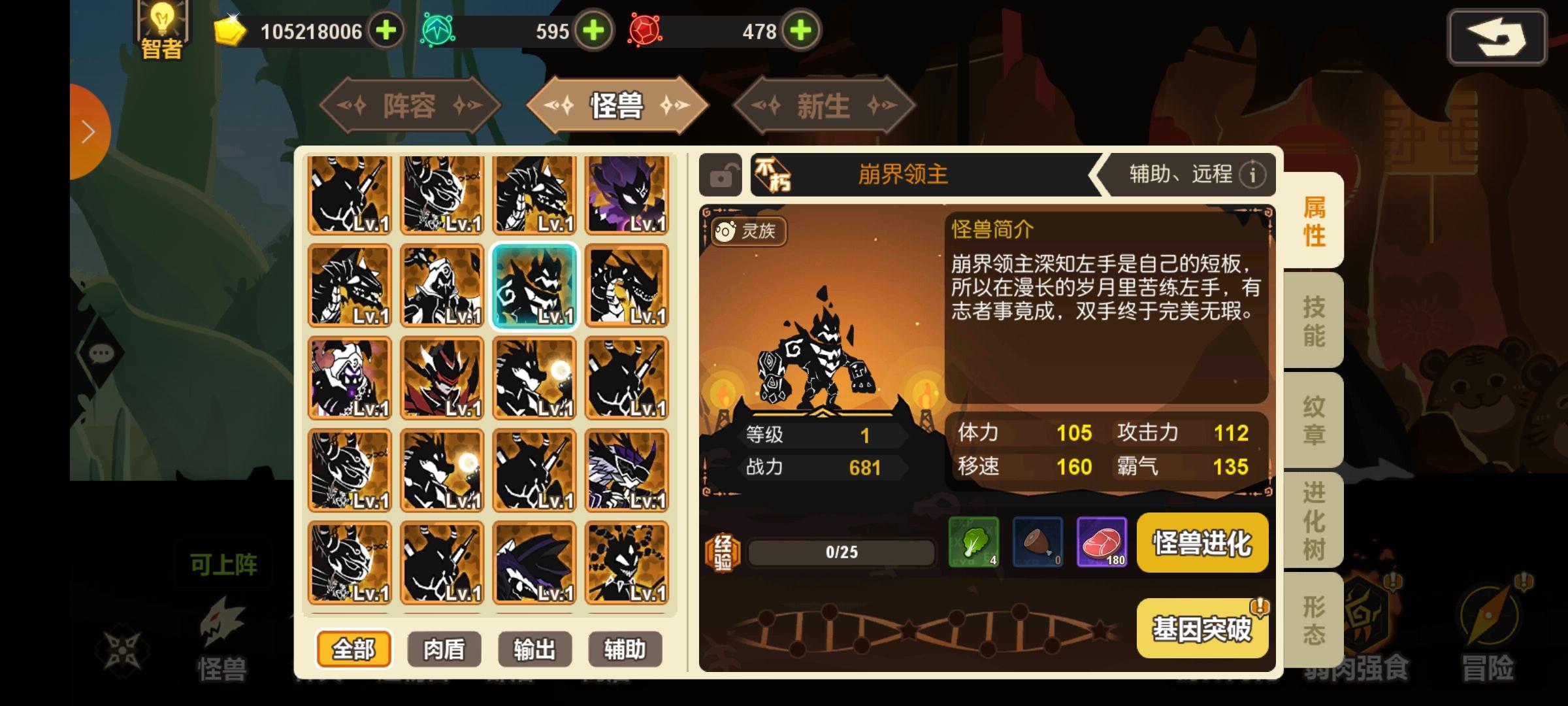Select the highlighted monster thumbnail in grid
The image size is (1568, 706).
click(536, 286)
